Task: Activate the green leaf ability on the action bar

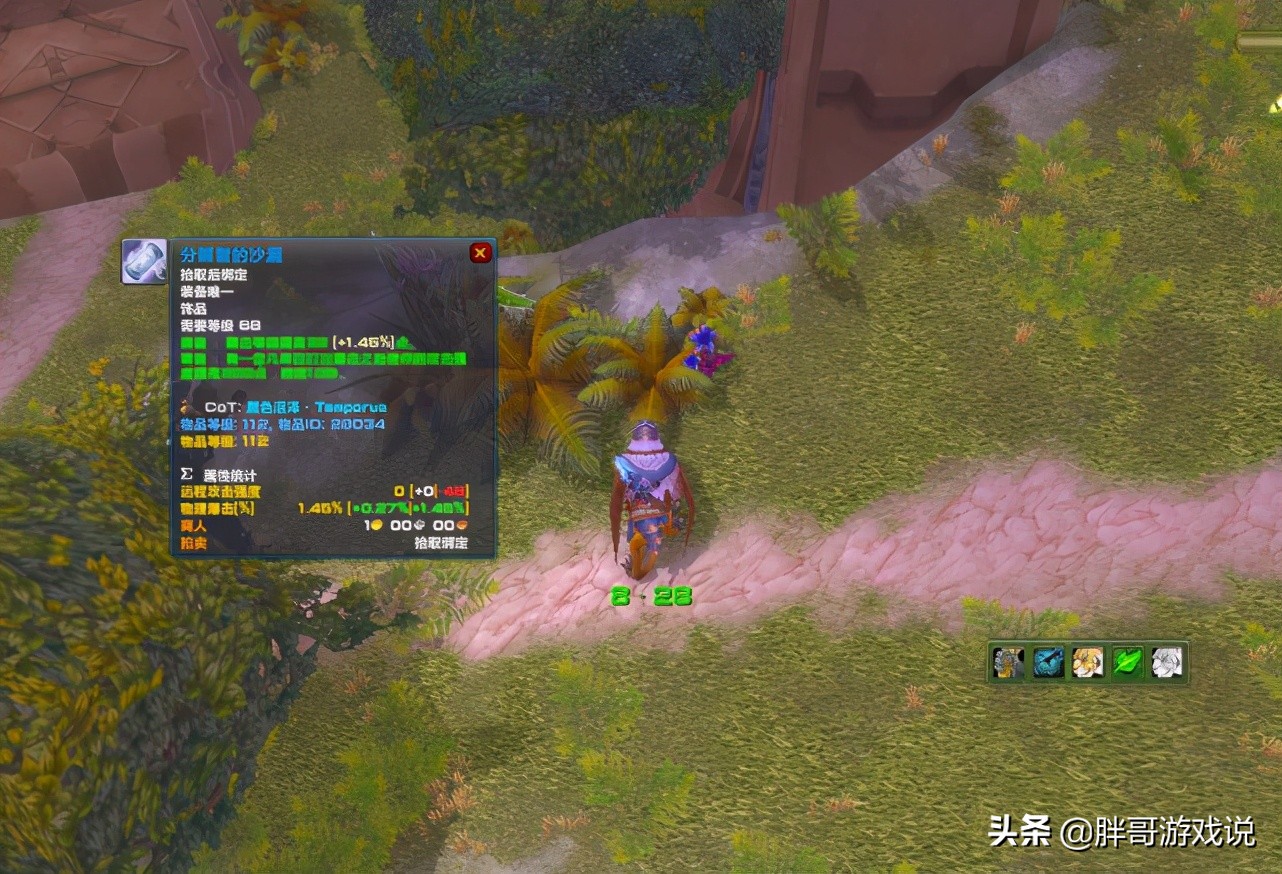Action: pos(1128,663)
